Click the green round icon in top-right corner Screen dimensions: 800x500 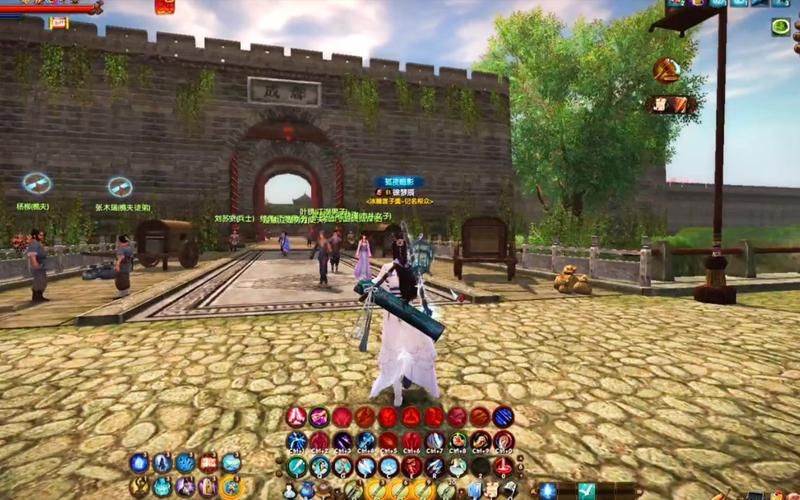[x=780, y=27]
